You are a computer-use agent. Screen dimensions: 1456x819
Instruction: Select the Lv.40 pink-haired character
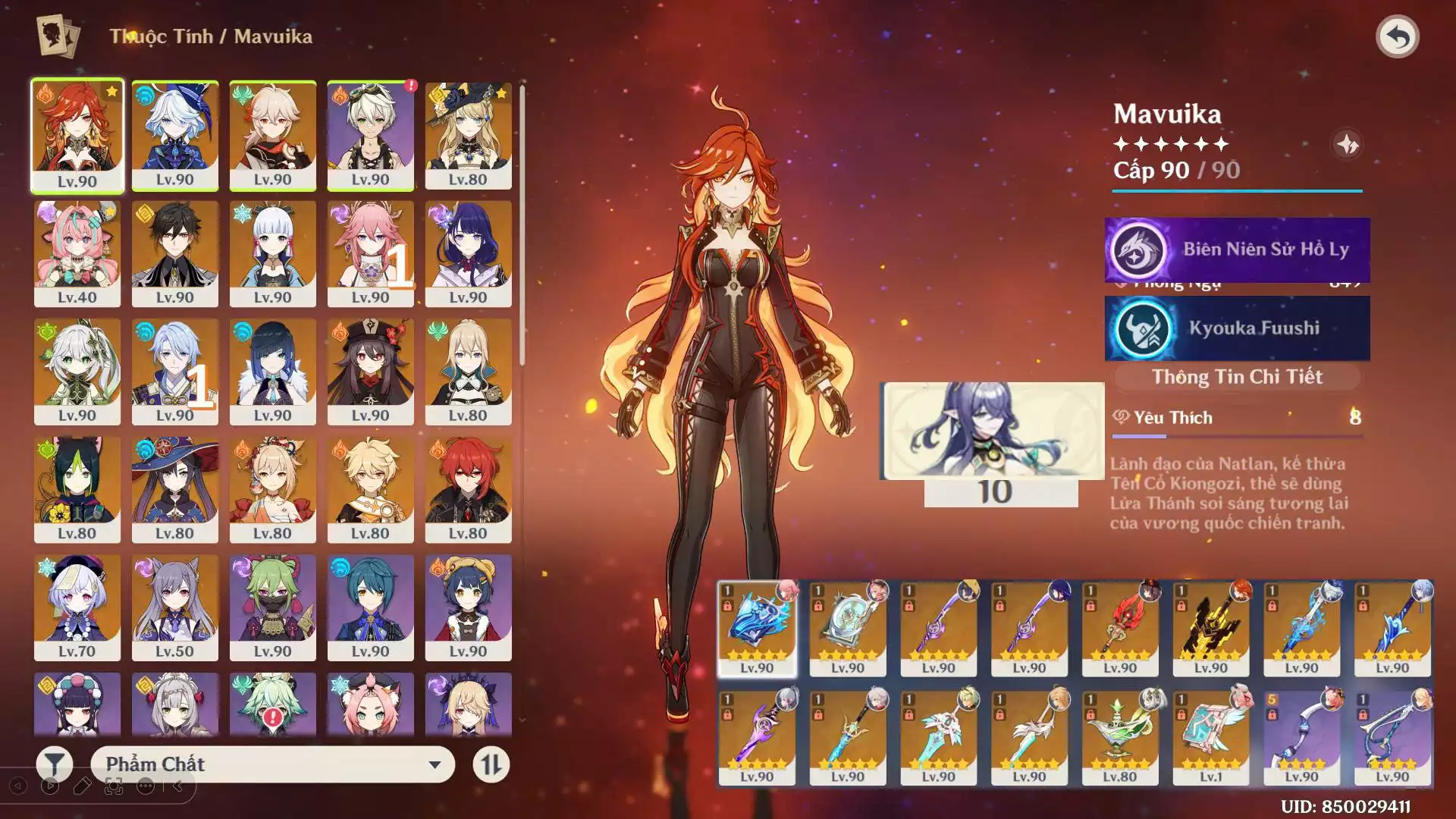77,253
